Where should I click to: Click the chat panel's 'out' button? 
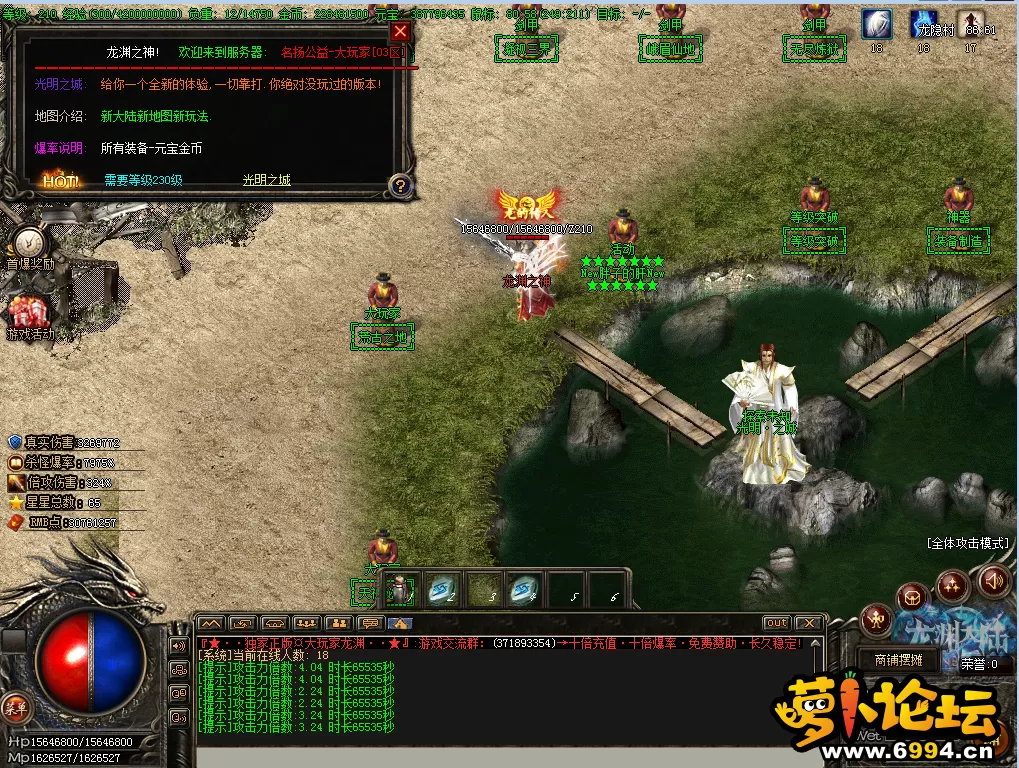[x=777, y=623]
